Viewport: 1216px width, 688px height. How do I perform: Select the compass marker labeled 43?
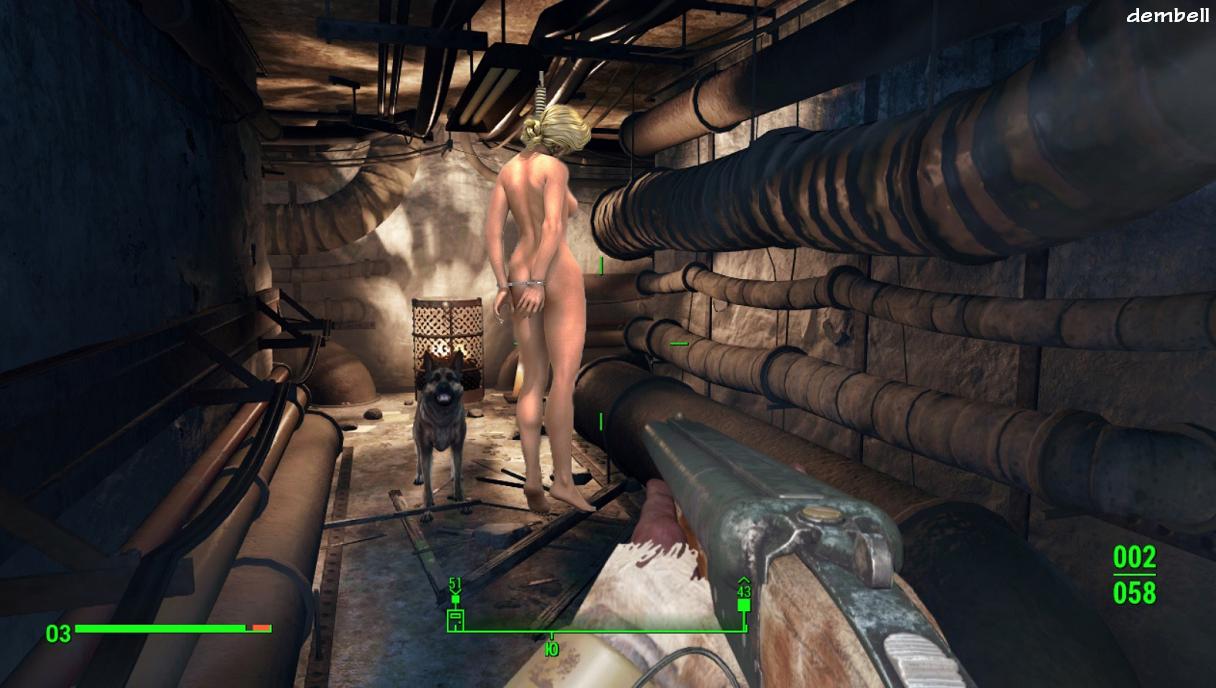pos(743,604)
